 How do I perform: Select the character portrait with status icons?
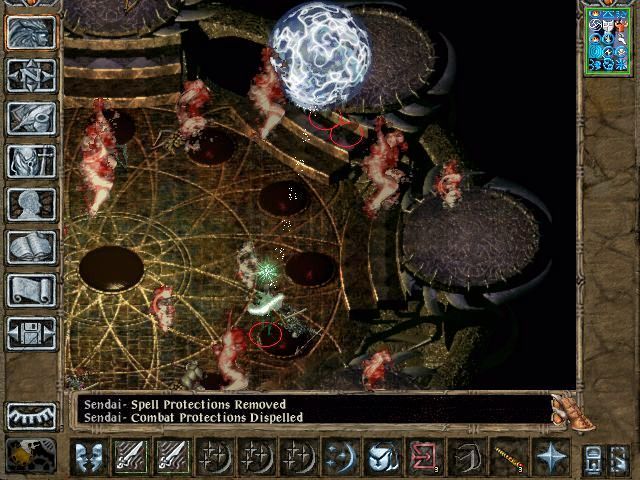coord(608,40)
